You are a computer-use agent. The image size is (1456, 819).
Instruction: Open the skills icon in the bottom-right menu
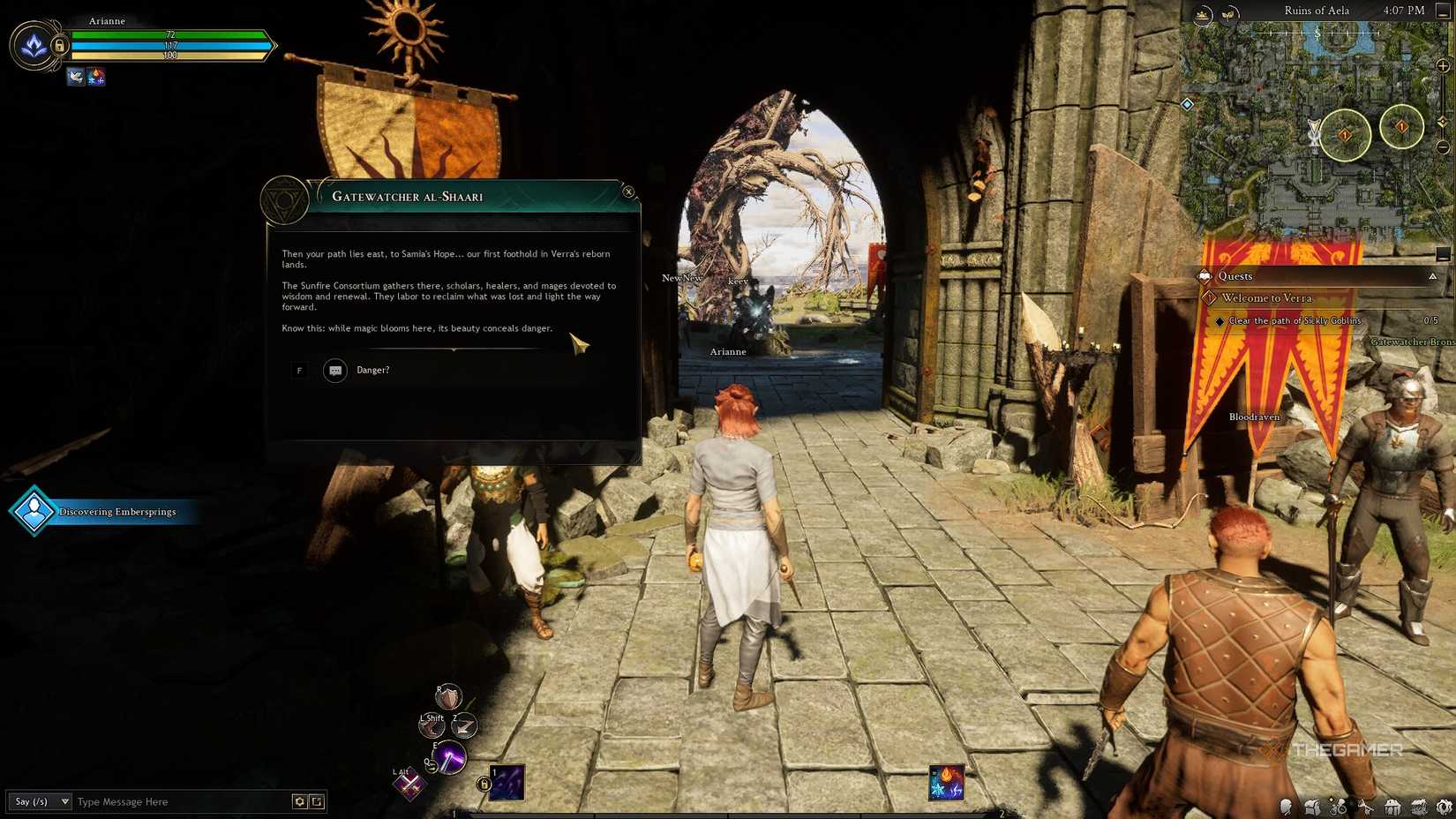[x=1338, y=806]
